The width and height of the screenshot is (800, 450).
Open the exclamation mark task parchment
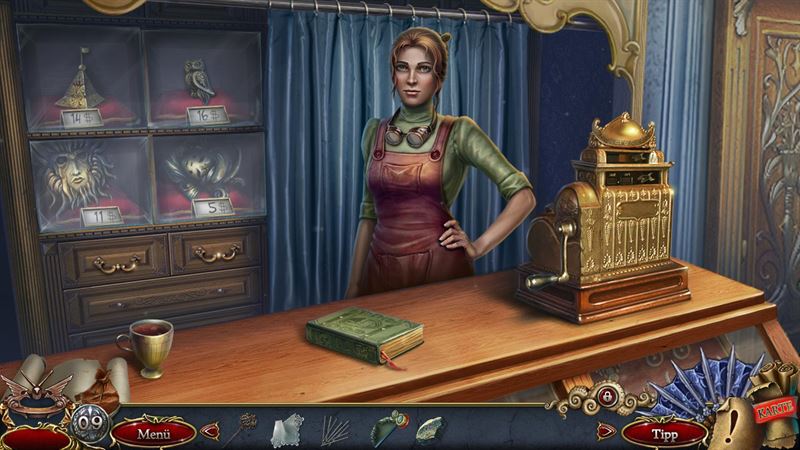pos(735,420)
